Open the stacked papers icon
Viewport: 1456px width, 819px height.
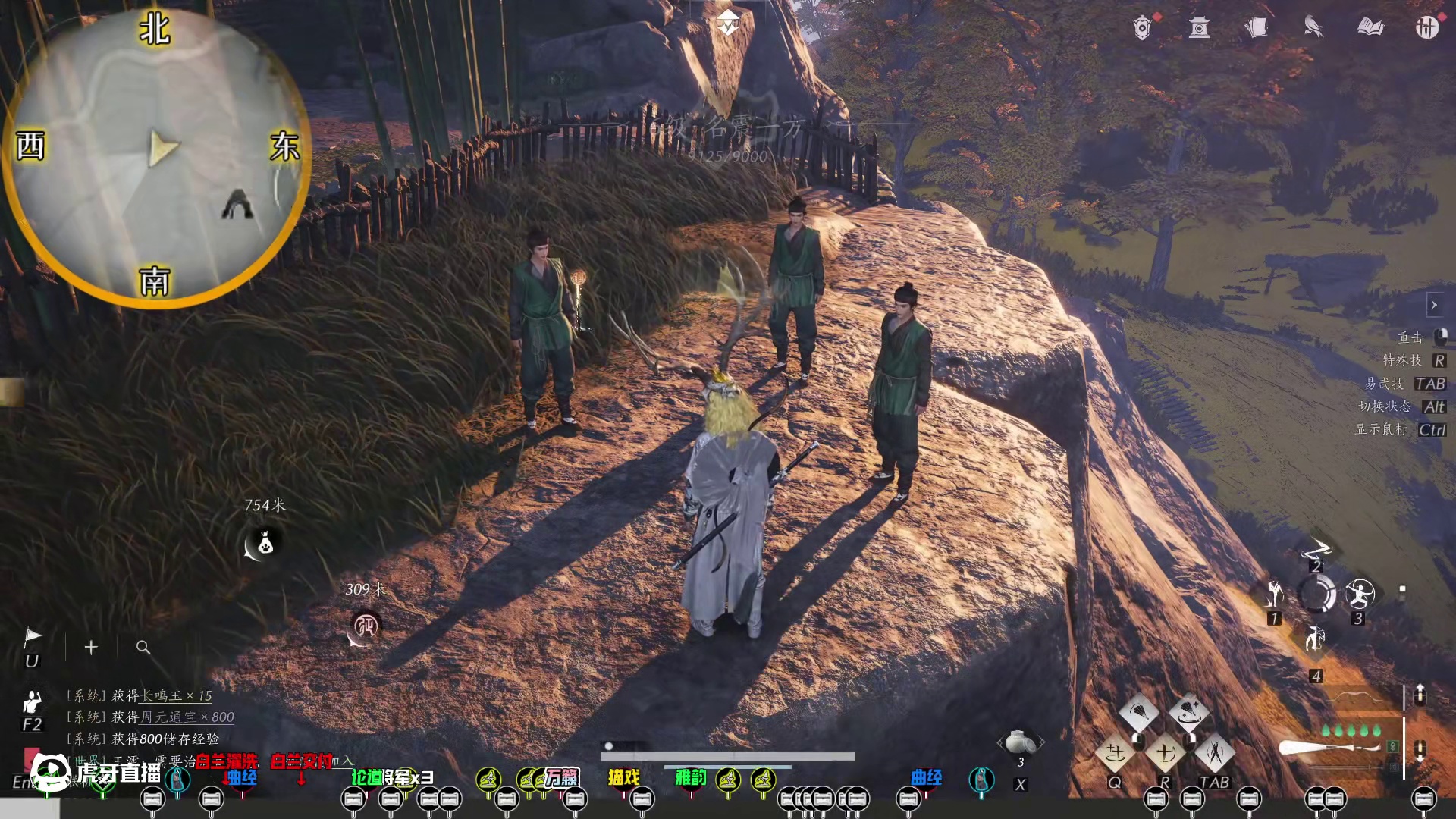coord(1256,28)
